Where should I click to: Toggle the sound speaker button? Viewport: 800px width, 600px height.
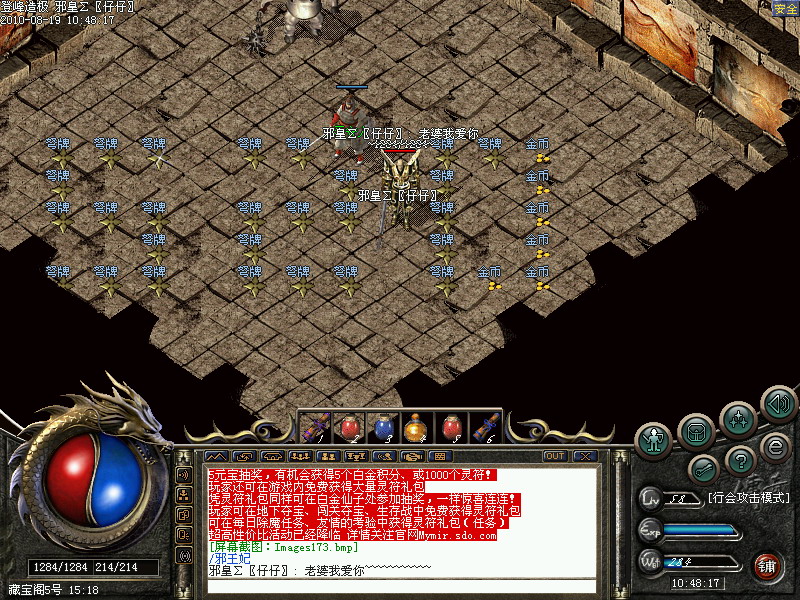[x=778, y=403]
